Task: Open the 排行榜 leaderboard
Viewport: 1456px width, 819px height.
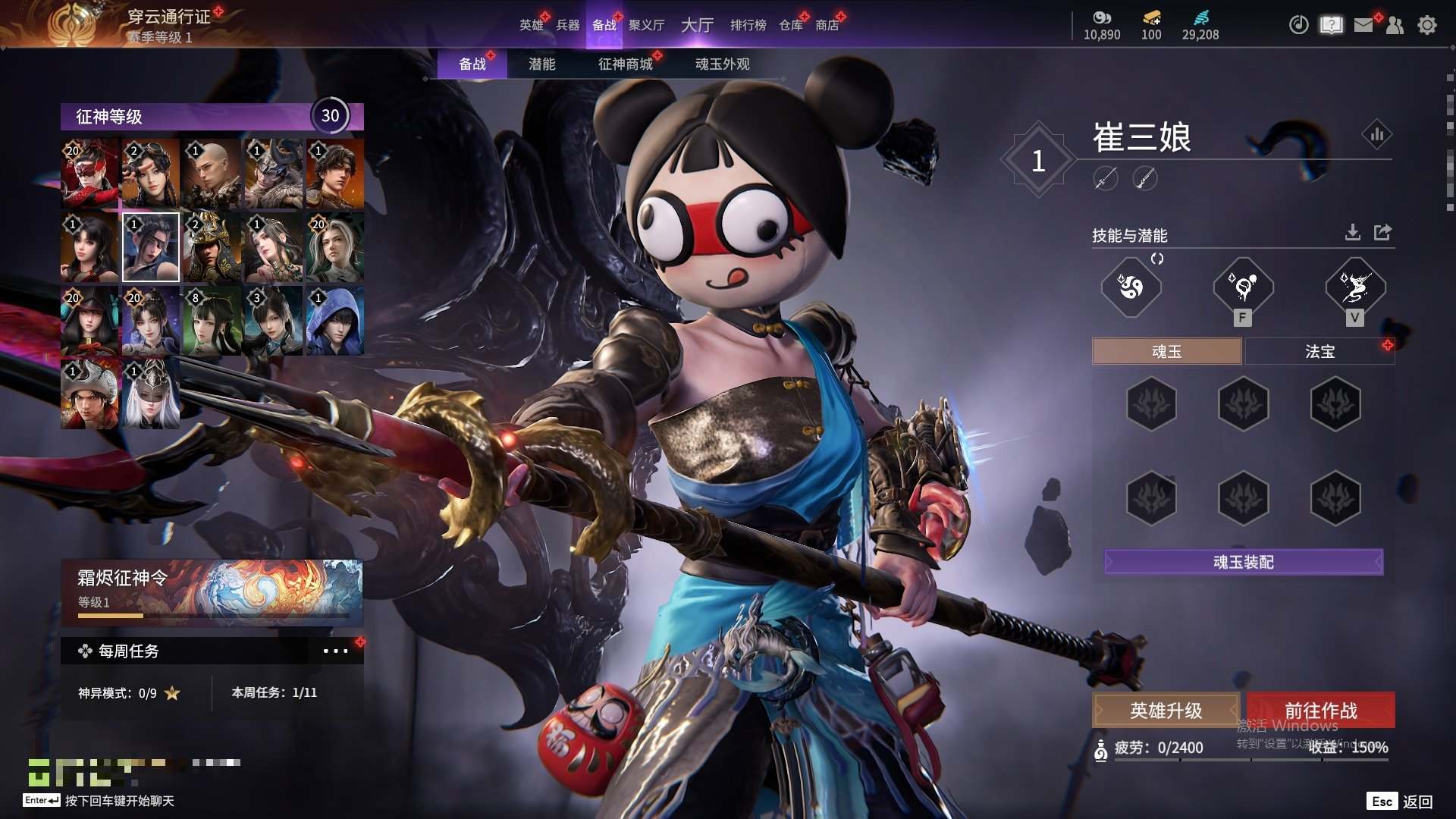Action: (748, 25)
